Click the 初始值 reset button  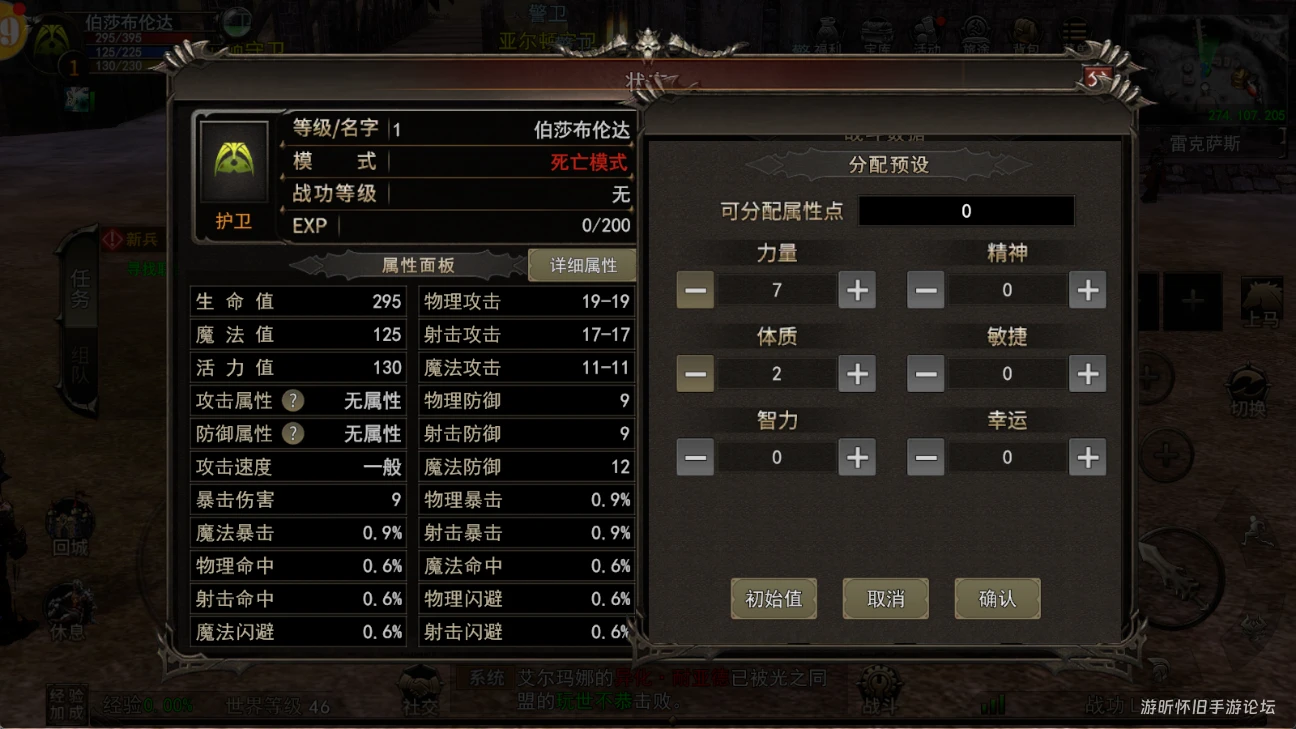[773, 597]
